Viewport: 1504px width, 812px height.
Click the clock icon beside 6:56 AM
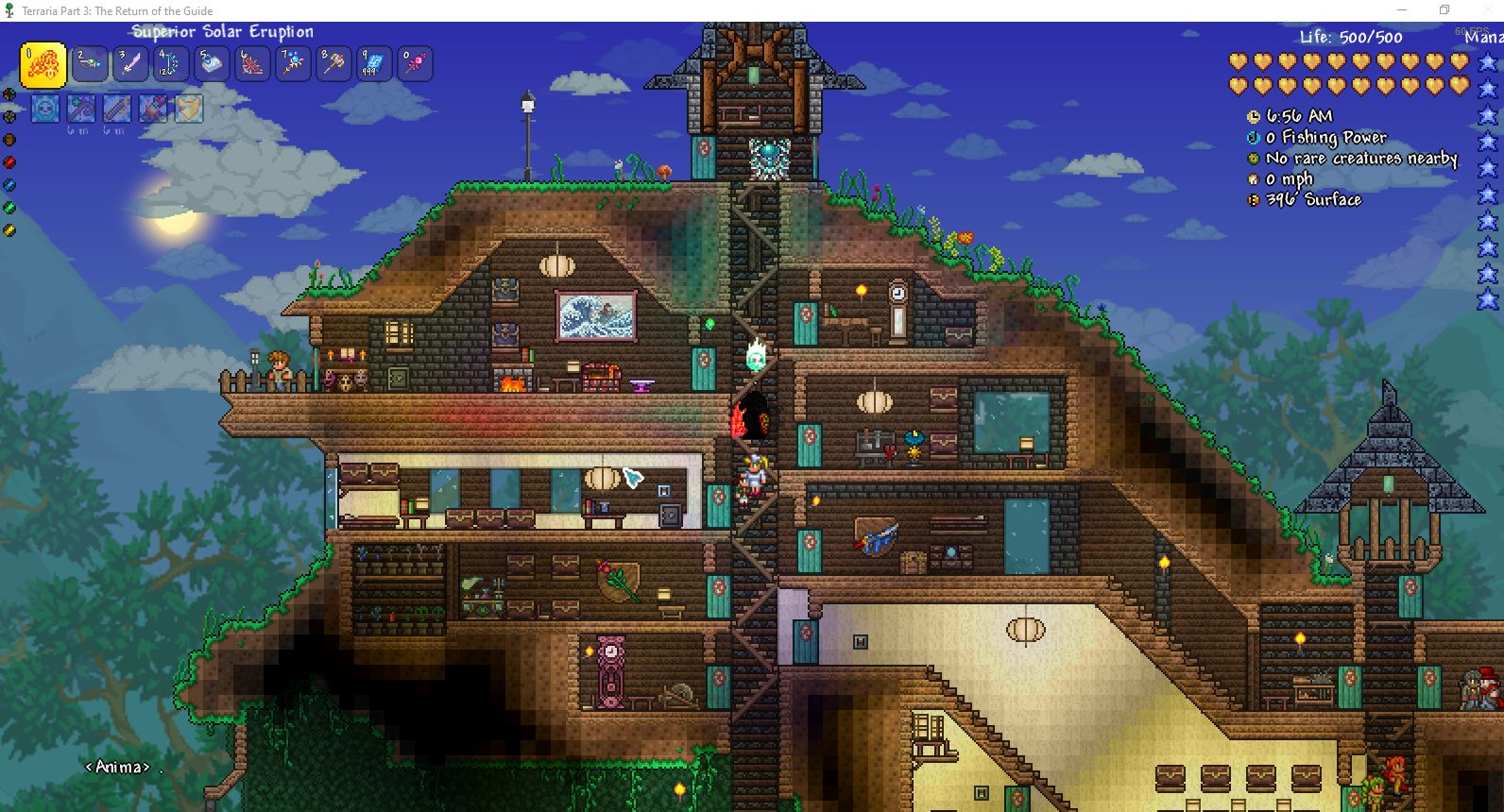click(x=1253, y=115)
